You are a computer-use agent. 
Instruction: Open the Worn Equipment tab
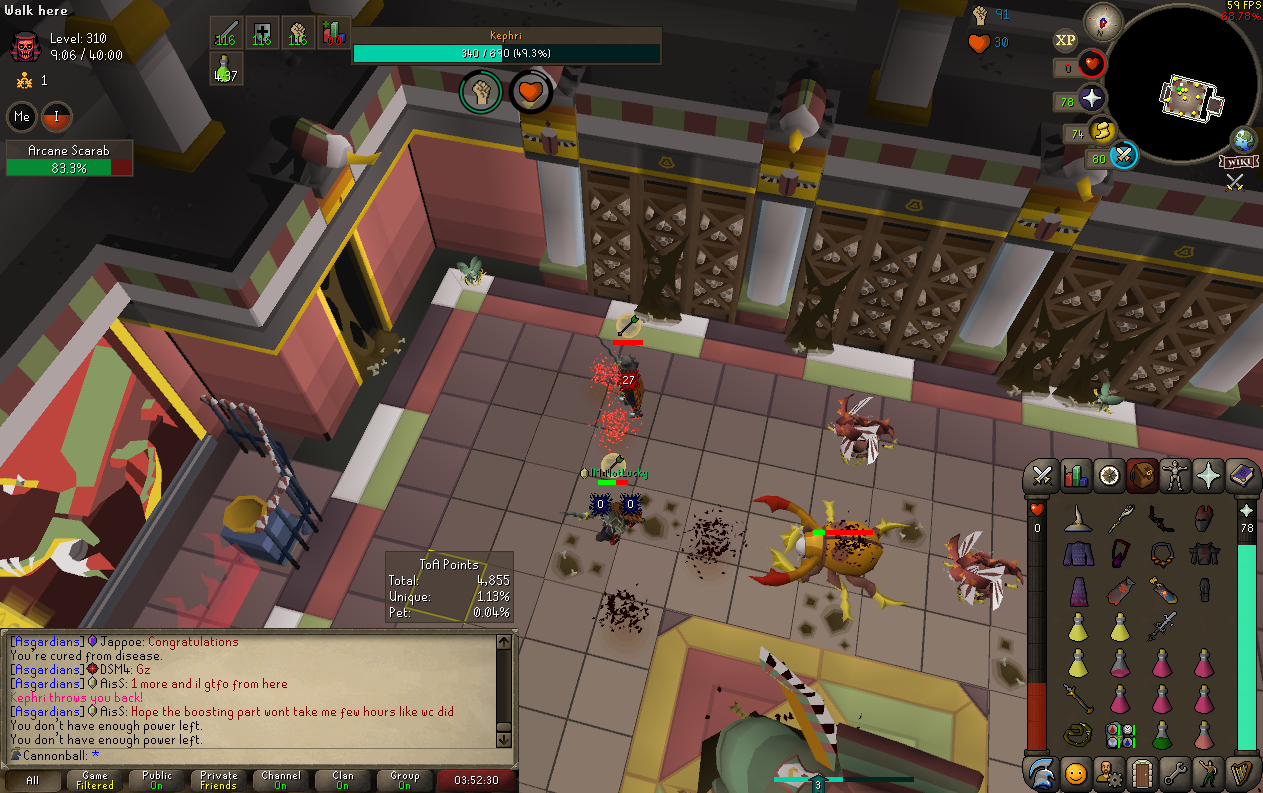(1175, 476)
